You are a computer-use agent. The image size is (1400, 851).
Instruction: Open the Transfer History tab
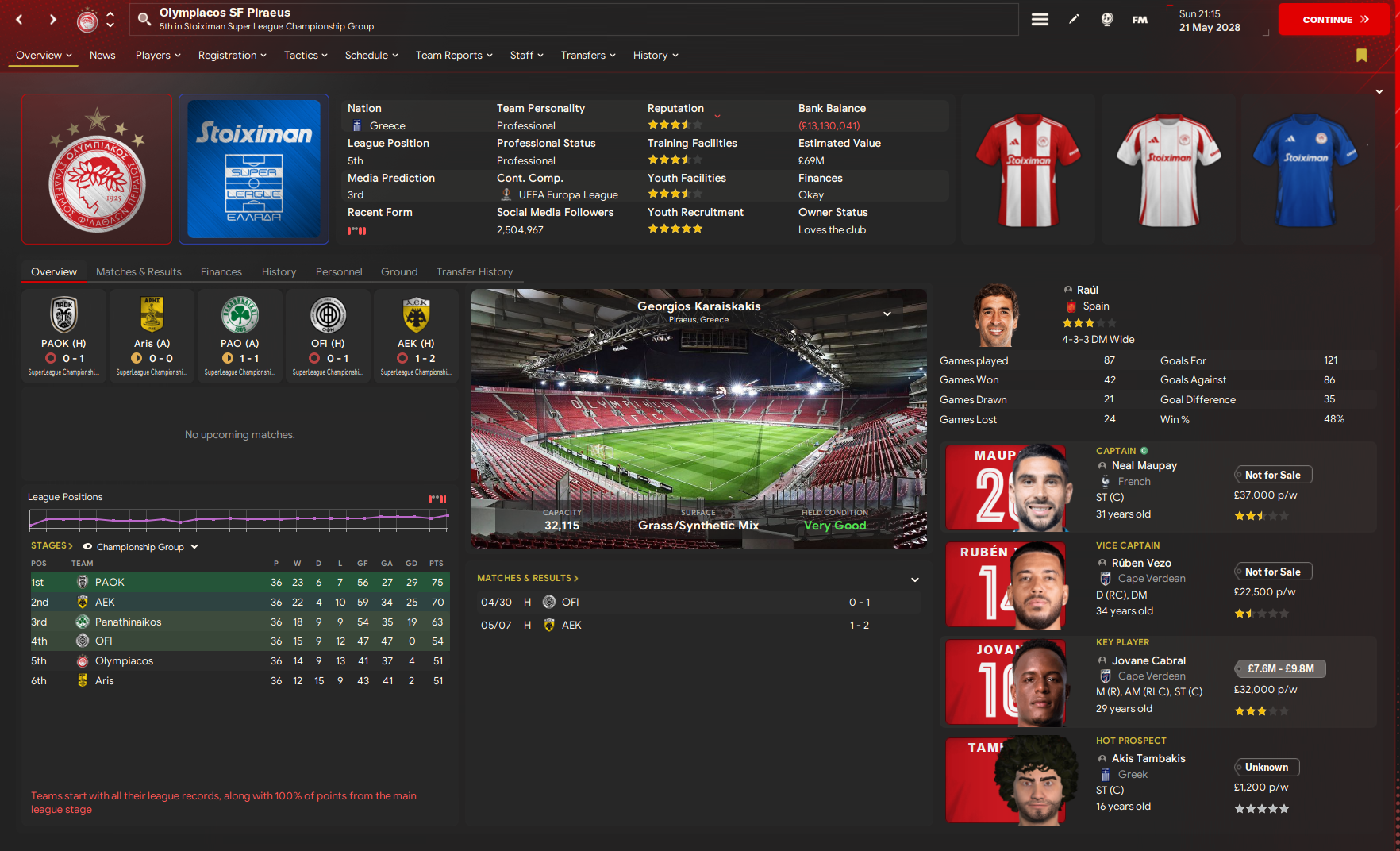coord(474,272)
